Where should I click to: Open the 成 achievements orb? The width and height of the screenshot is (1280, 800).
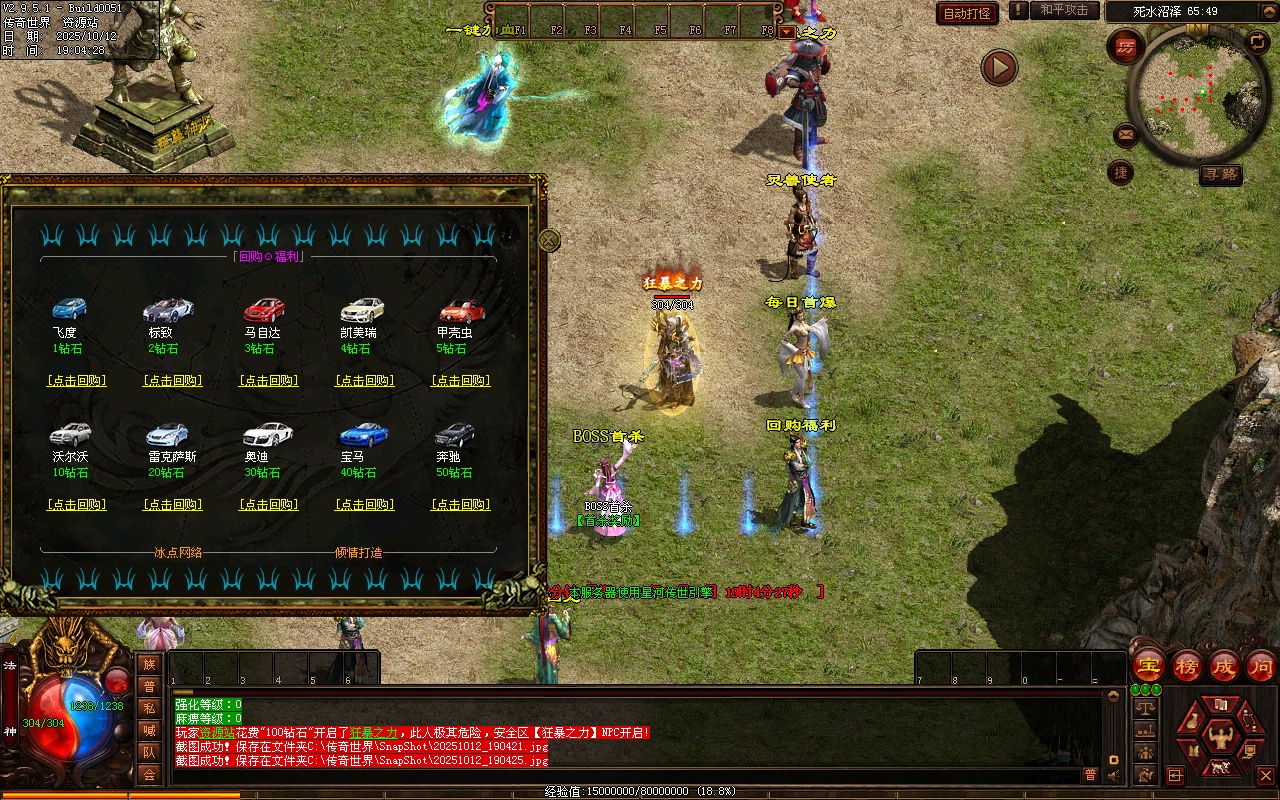(x=1224, y=665)
